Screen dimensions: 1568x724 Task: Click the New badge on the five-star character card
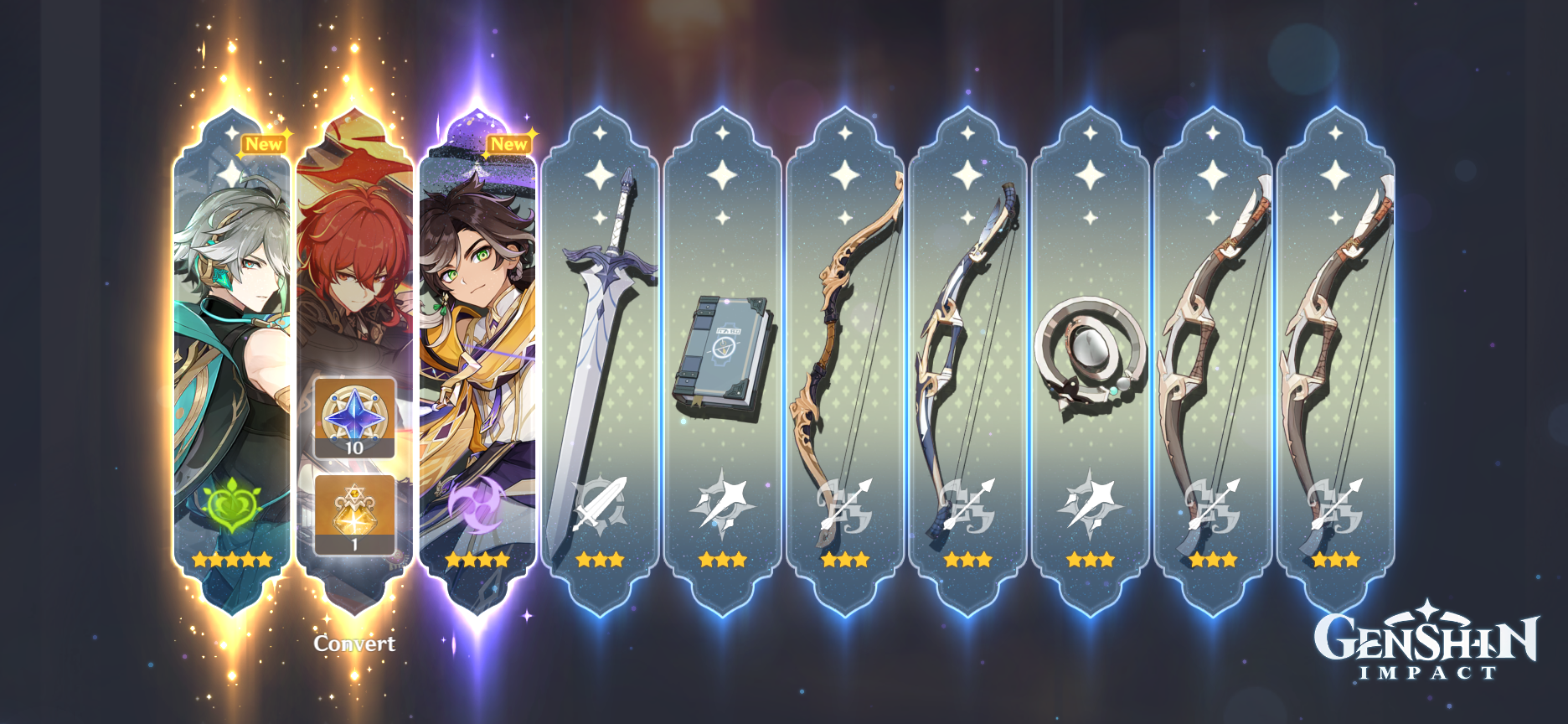tap(264, 144)
